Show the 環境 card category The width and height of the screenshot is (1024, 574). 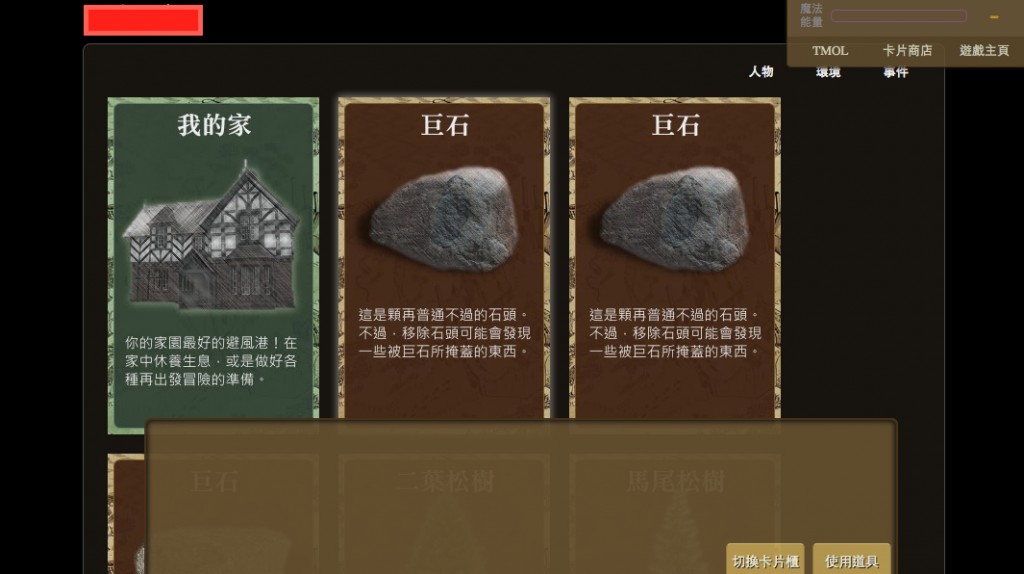828,73
